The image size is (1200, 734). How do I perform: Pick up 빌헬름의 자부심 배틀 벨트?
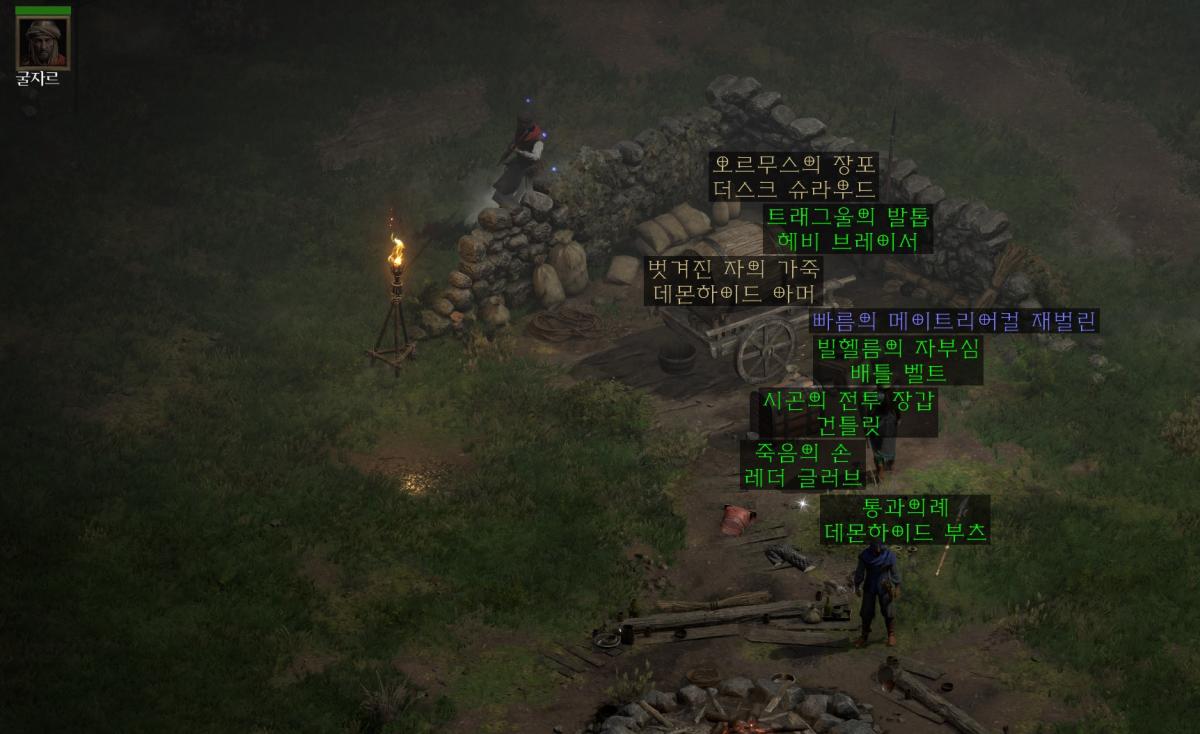(898, 361)
